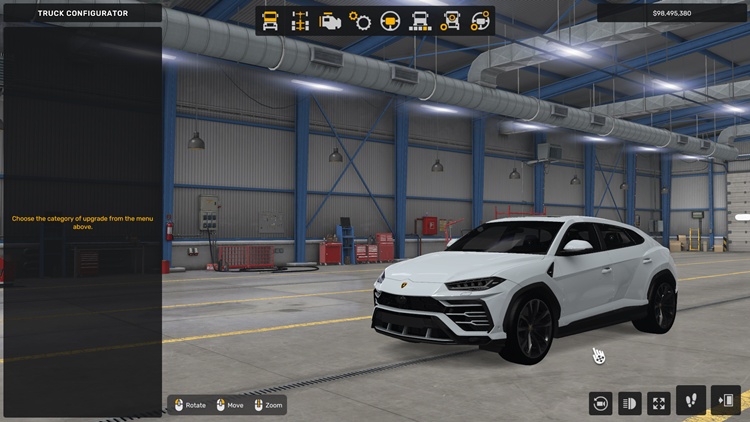The image size is (750, 422).
Task: Select the truck front with parts row icon
Action: tap(420, 21)
